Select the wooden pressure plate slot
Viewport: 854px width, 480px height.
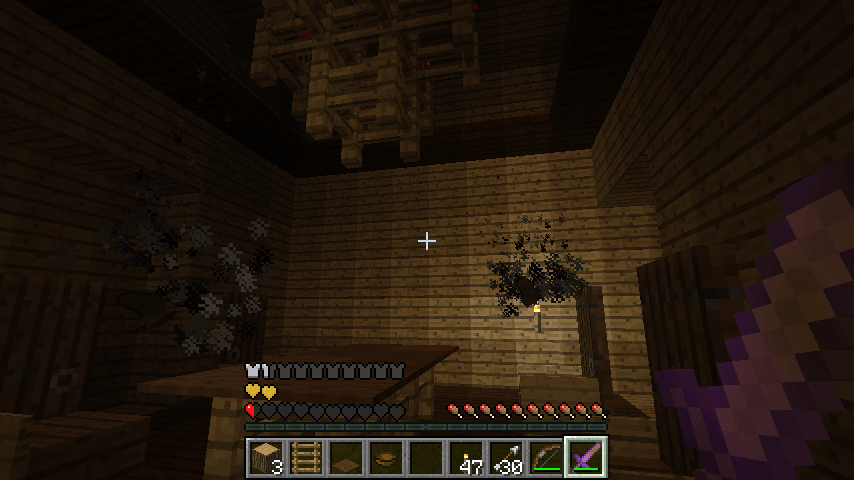point(346,458)
